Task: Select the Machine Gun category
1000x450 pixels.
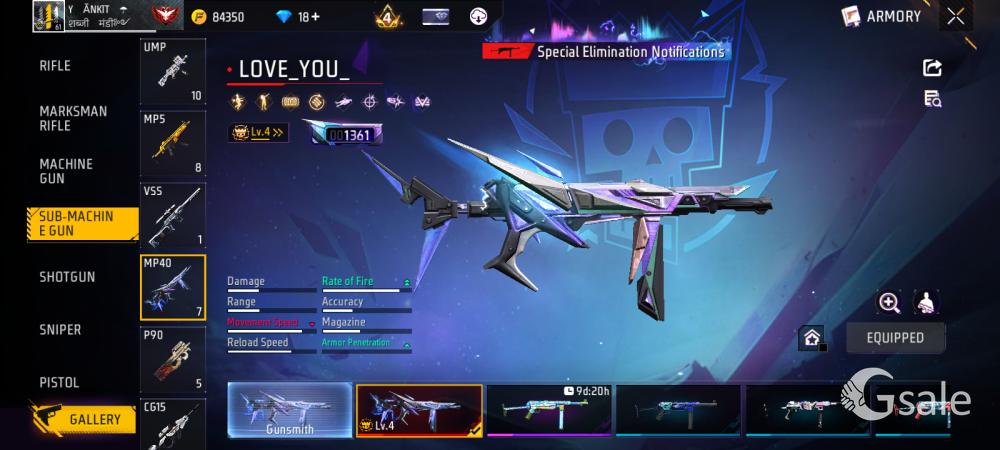Action: click(66, 171)
